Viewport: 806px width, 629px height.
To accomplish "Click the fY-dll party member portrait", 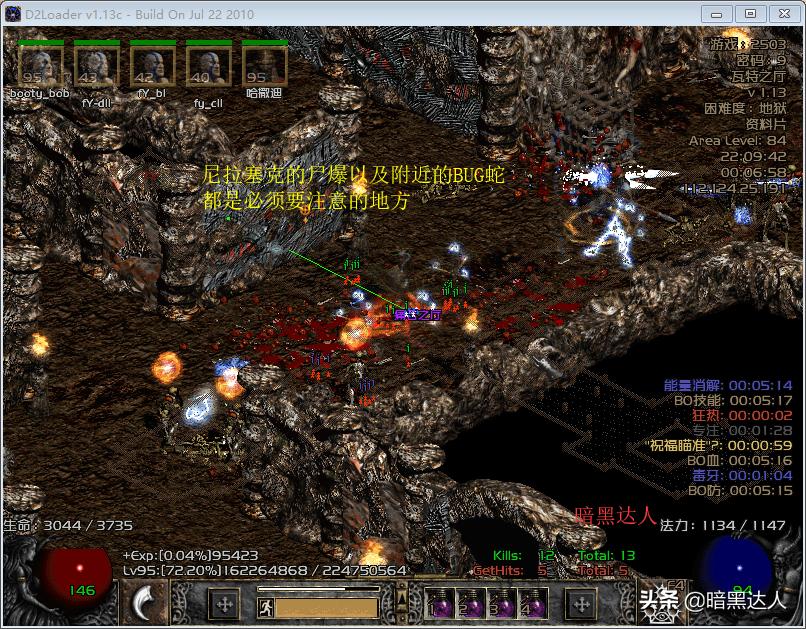I will 97,65.
